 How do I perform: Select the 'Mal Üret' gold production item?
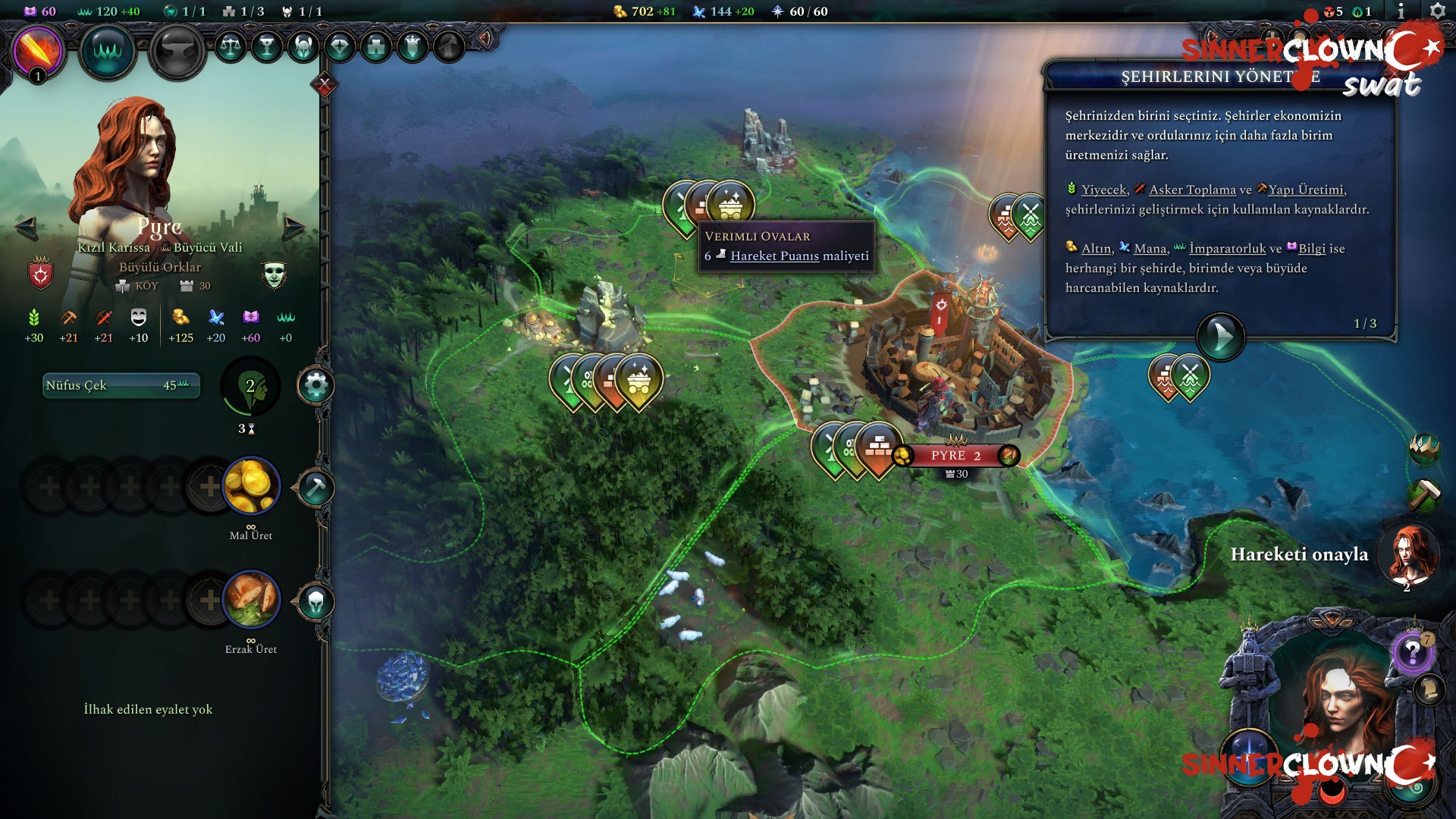(251, 486)
